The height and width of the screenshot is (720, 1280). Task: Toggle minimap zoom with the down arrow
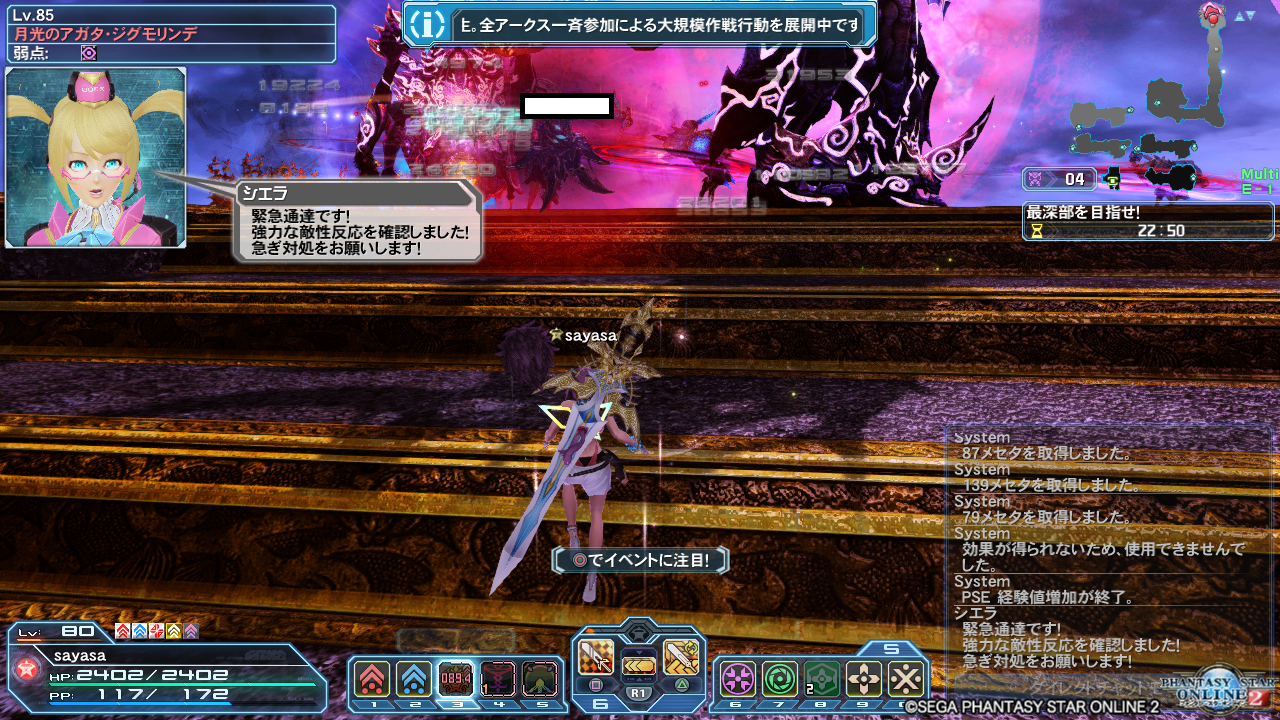1251,15
